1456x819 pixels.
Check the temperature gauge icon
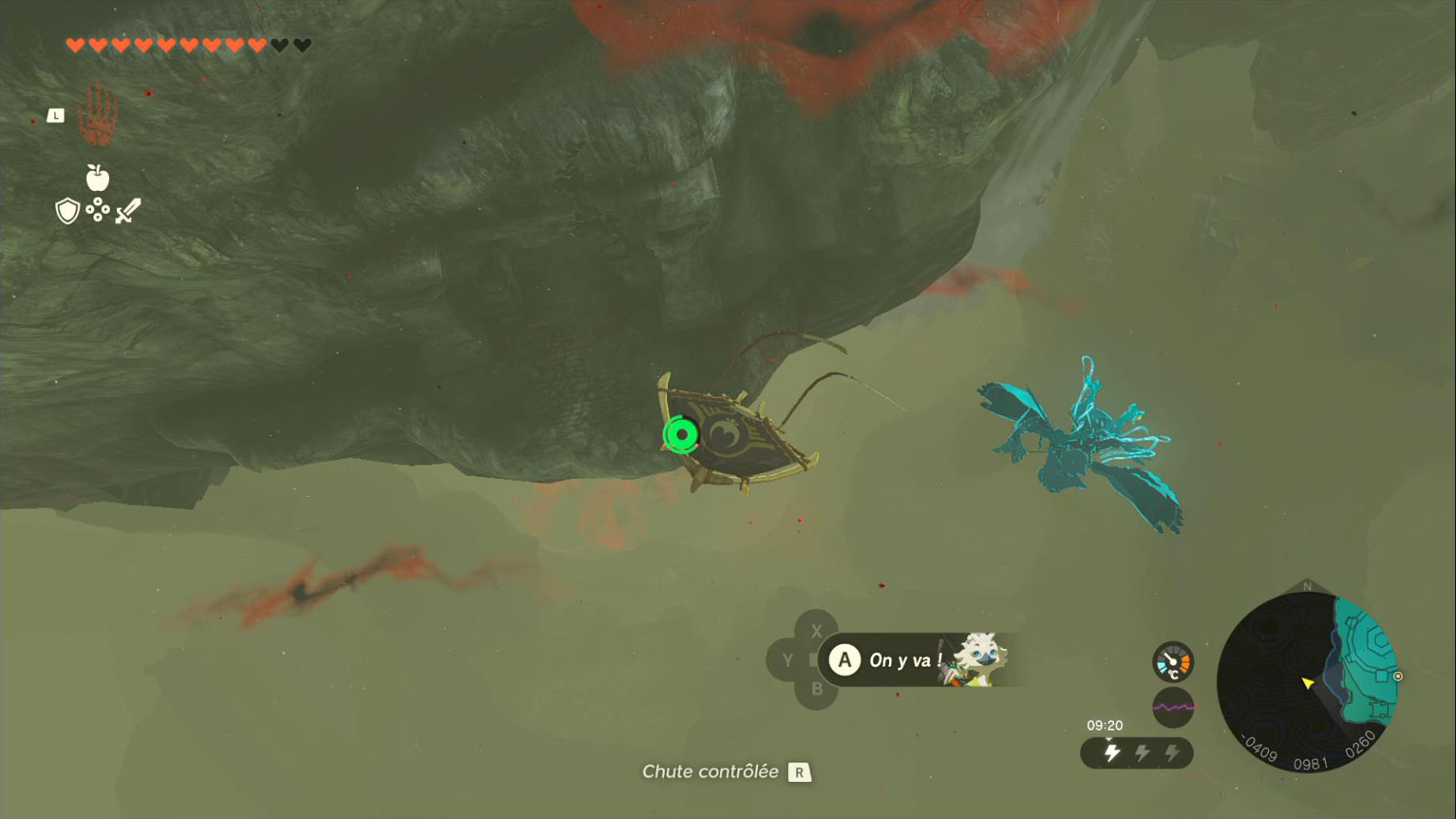point(1173,662)
